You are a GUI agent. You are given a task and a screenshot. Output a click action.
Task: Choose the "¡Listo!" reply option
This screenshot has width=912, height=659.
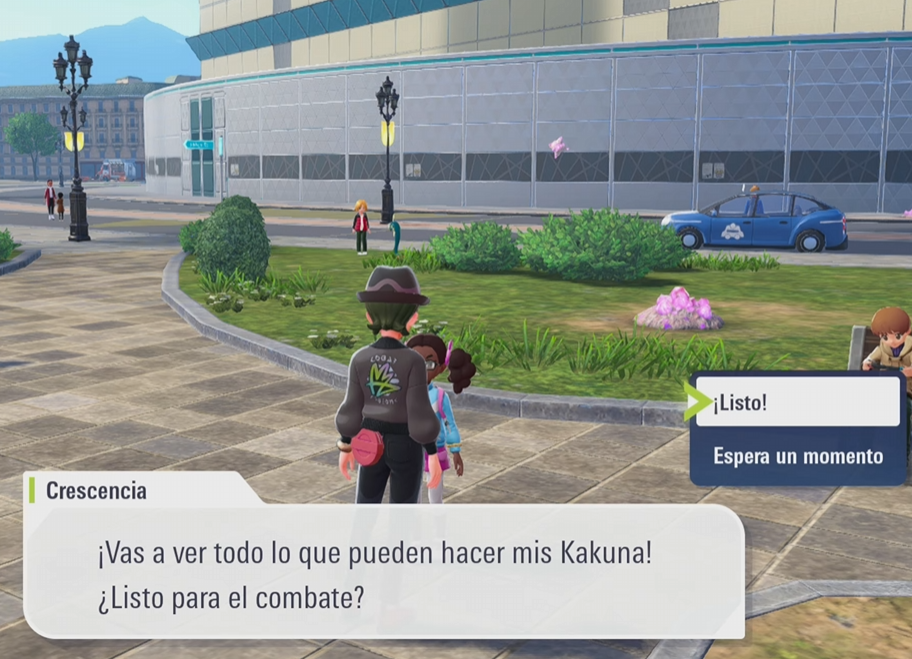pos(797,403)
